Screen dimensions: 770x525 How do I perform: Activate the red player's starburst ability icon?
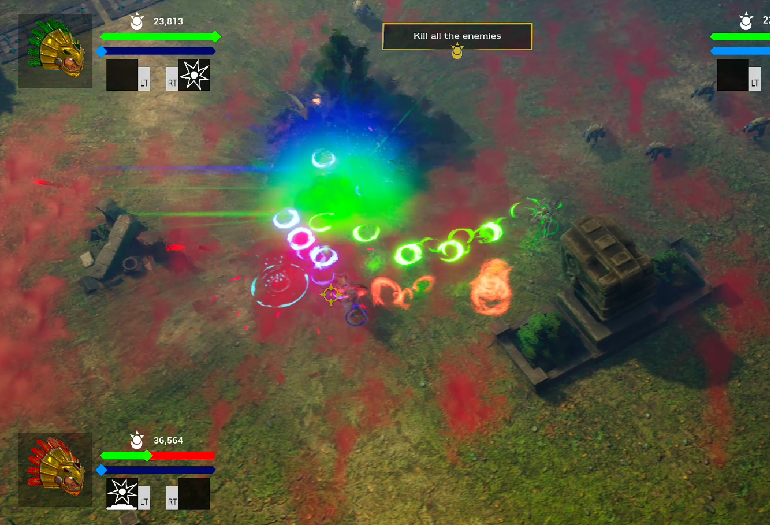coord(122,493)
